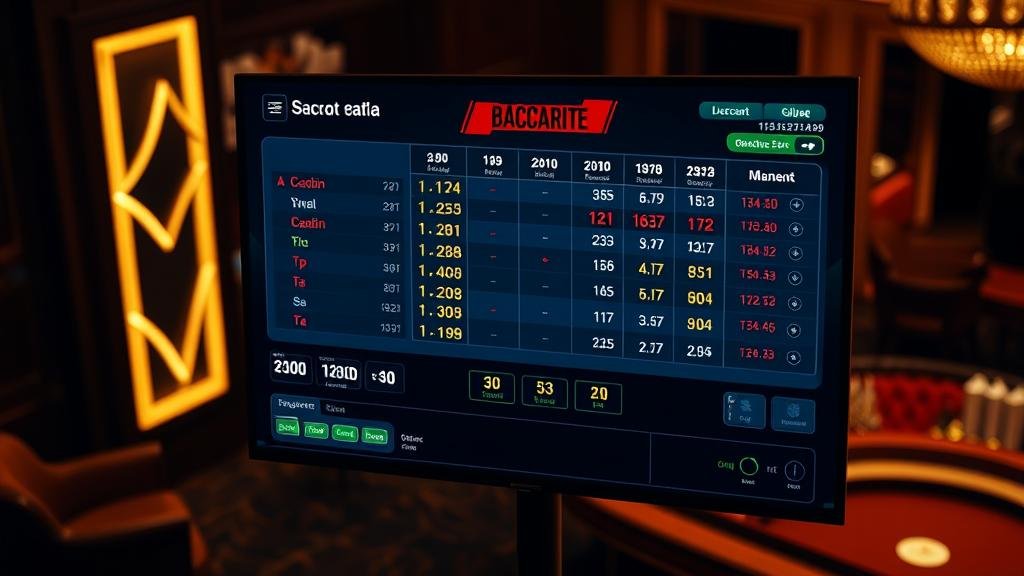The width and height of the screenshot is (1024, 576).
Task: Click the round arrow beside 134.80
Action: (x=797, y=204)
